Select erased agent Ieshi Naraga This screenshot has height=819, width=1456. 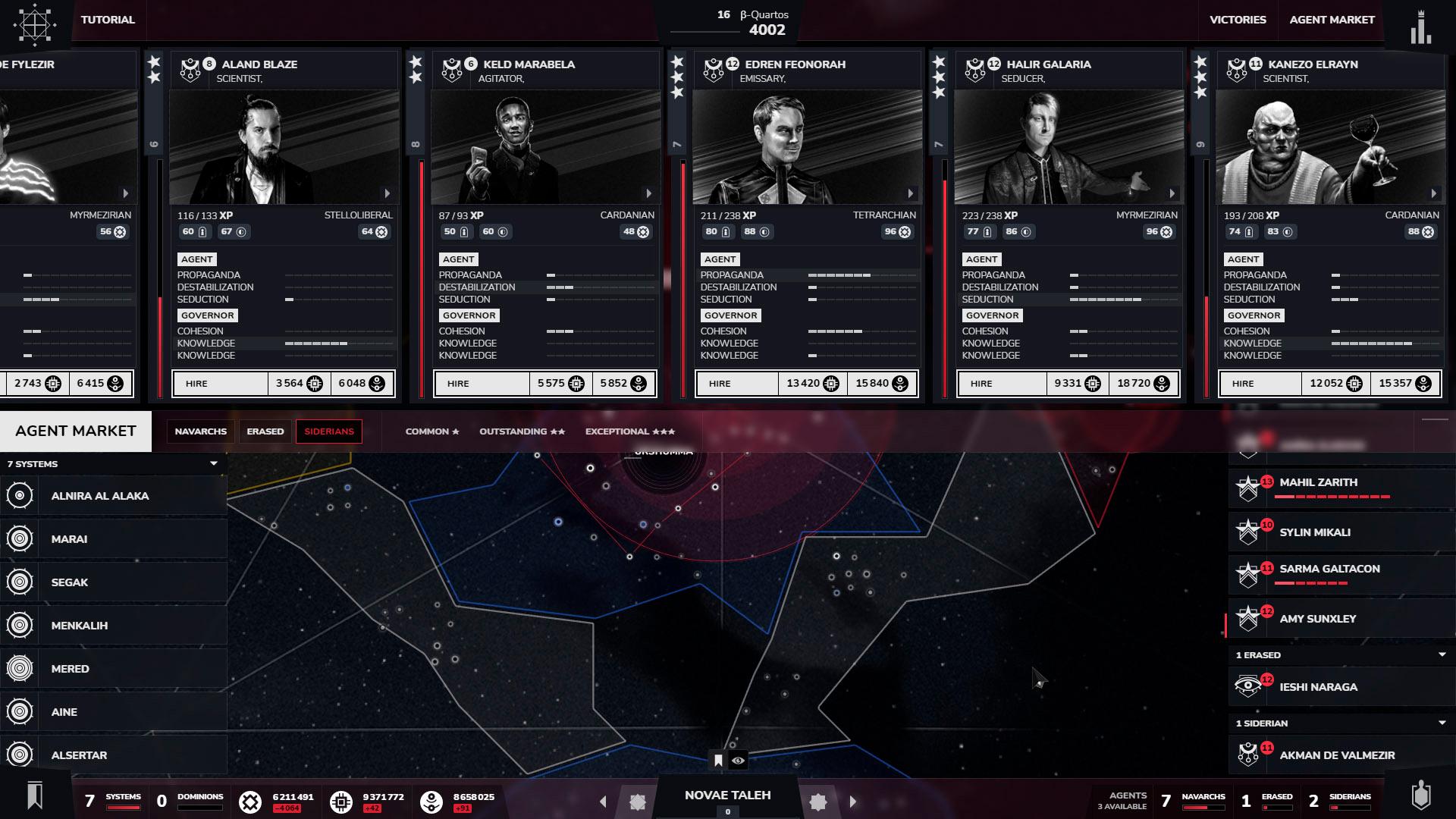(x=1318, y=687)
